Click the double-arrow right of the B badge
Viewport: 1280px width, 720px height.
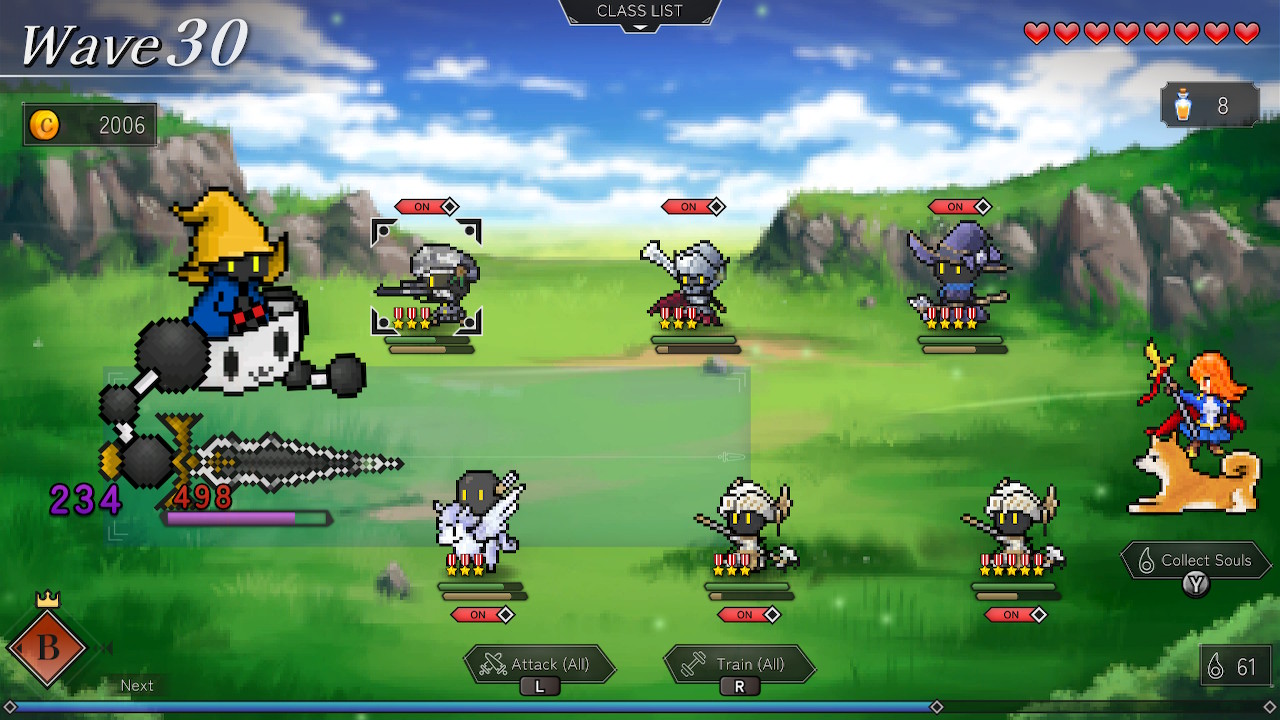pyautogui.click(x=104, y=647)
